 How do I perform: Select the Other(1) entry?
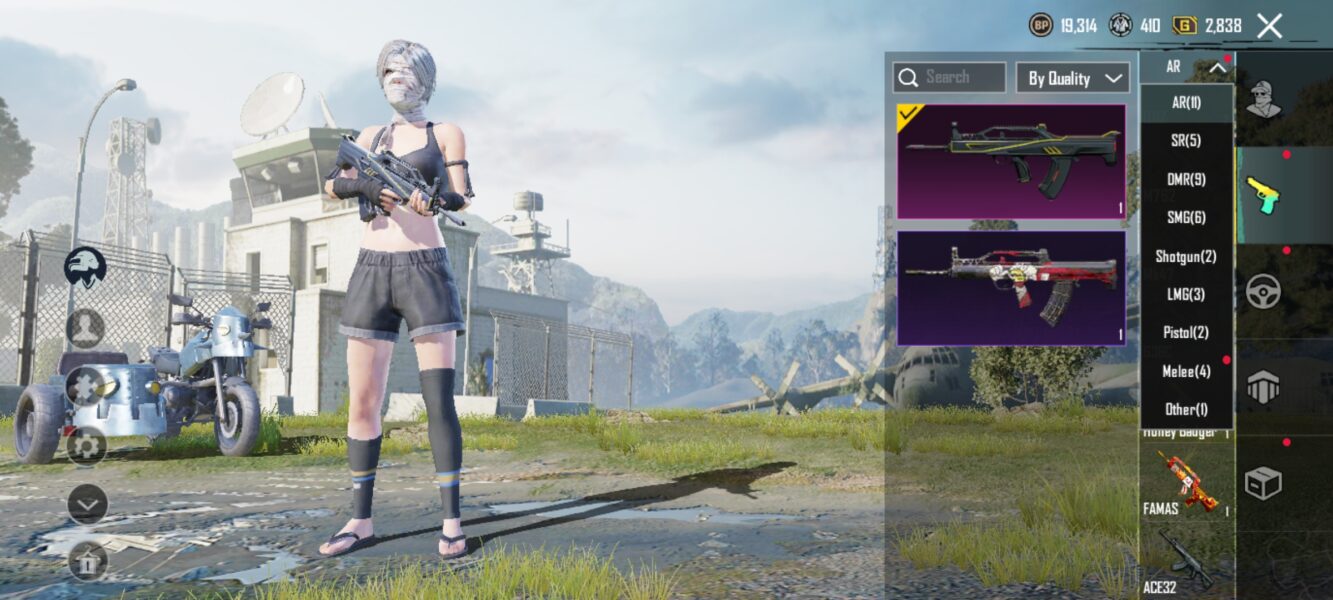[x=1186, y=409]
